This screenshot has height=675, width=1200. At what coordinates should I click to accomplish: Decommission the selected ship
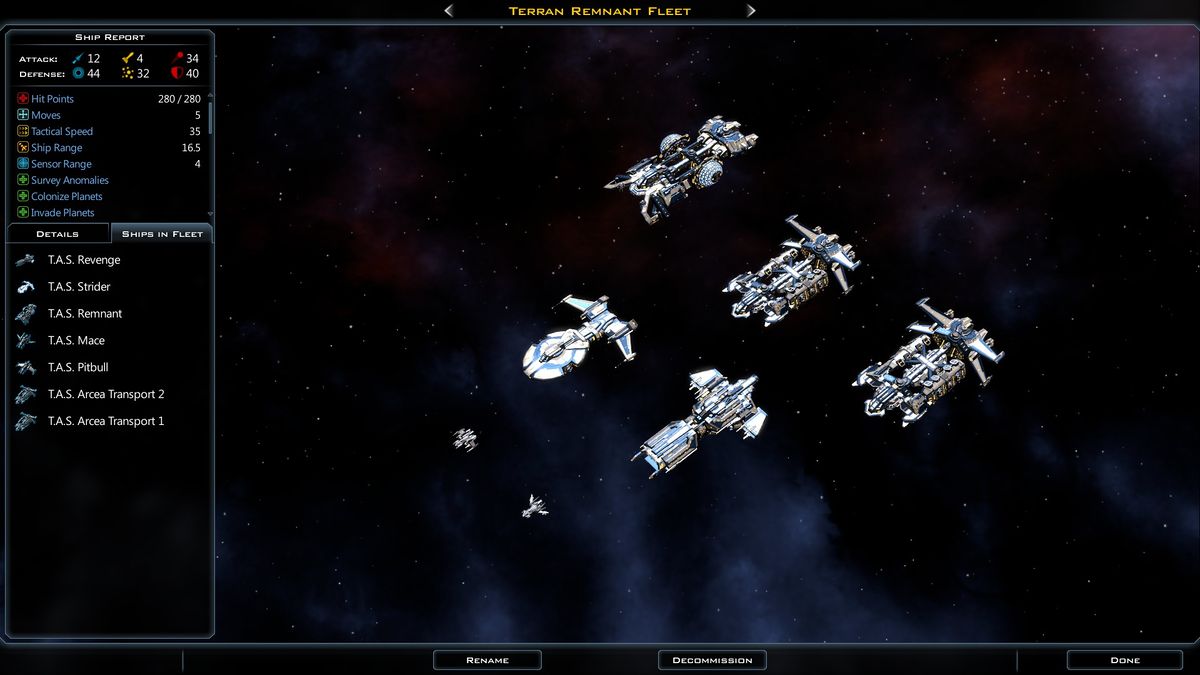tap(712, 660)
